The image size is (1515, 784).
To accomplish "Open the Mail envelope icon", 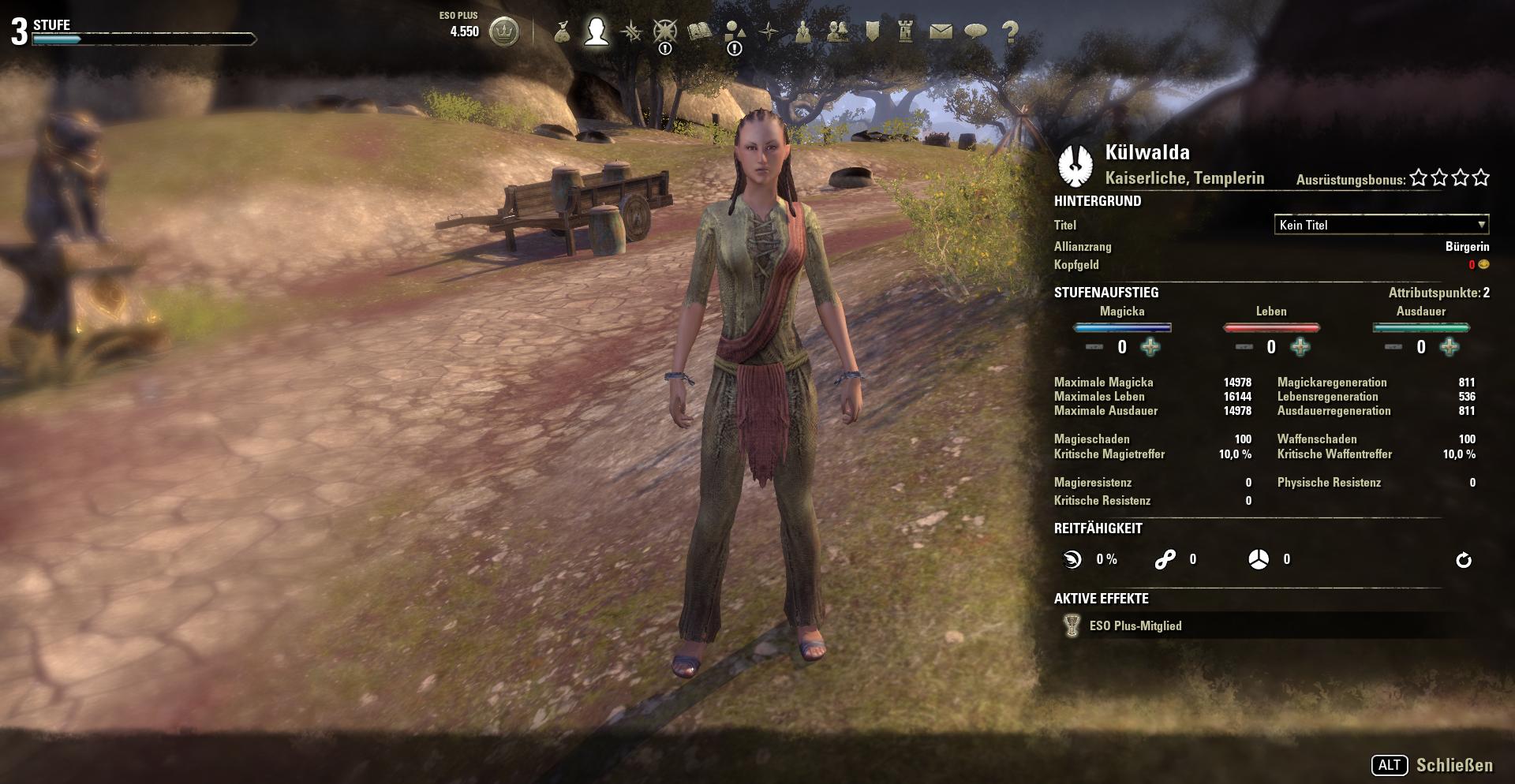I will click(x=941, y=30).
